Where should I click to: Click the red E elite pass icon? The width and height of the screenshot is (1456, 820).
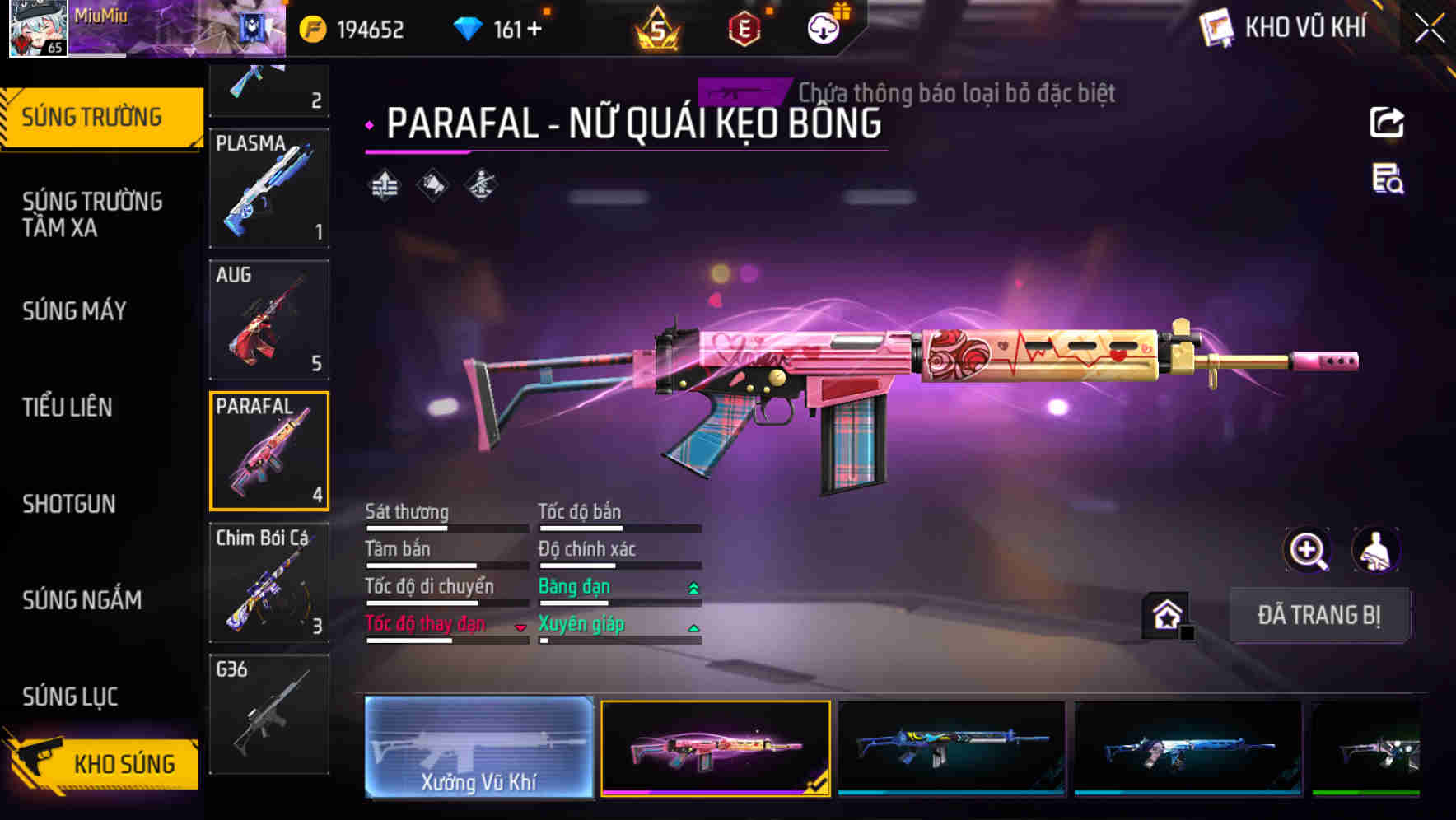pos(745,28)
